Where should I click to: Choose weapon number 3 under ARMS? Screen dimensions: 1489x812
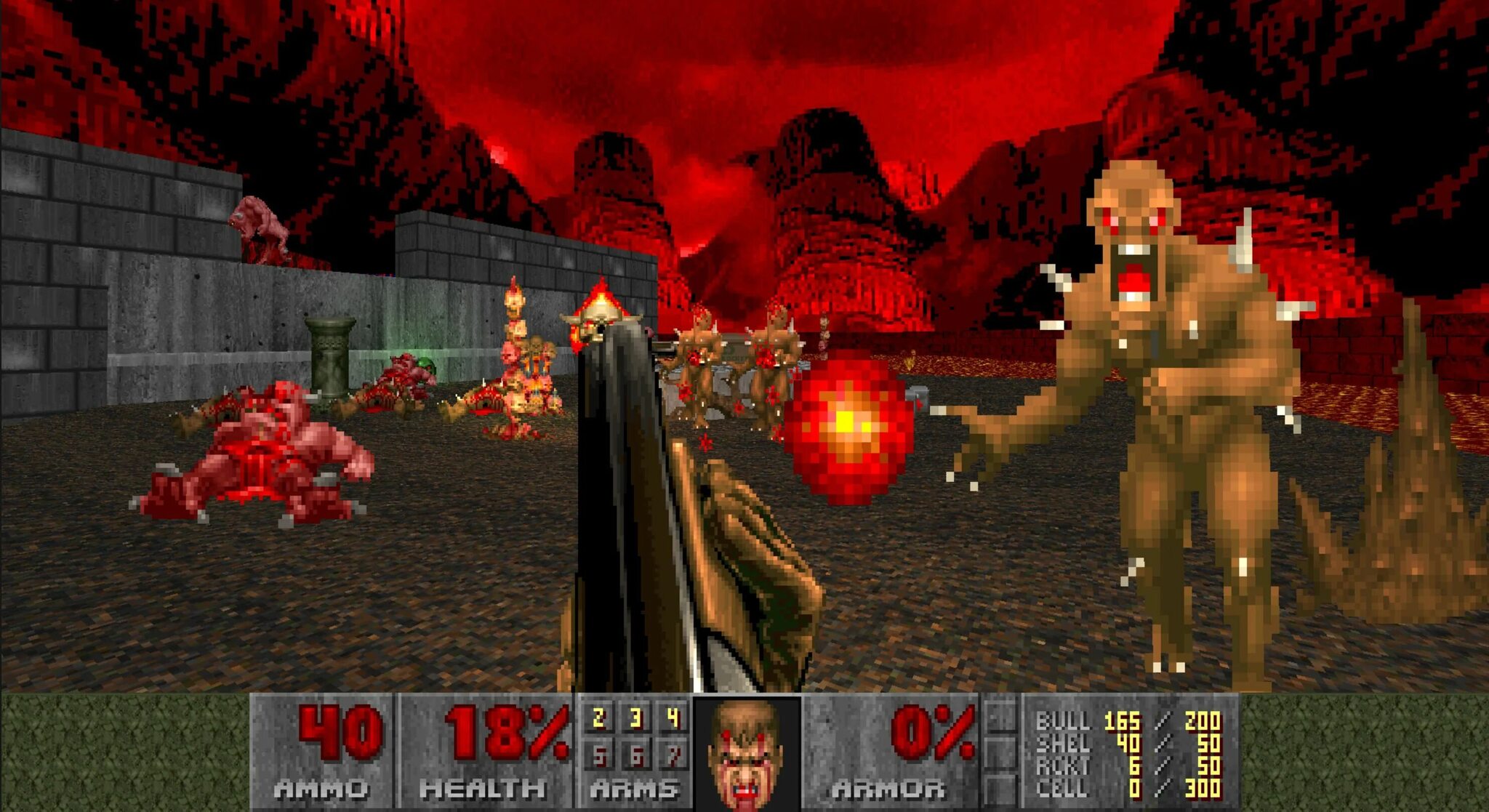coord(636,719)
